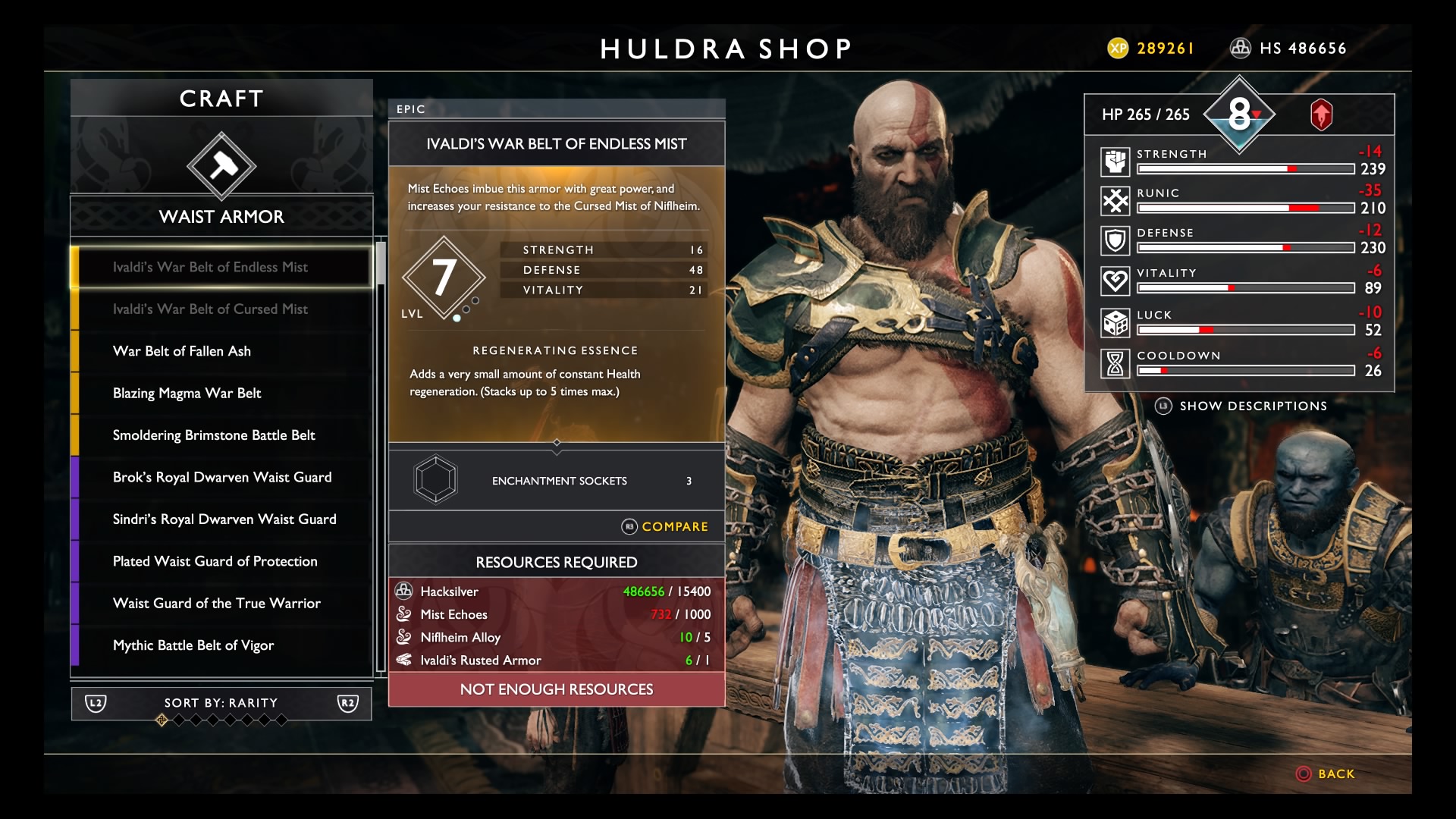
Task: Select War Belt of Fallen Ash
Action: (221, 351)
